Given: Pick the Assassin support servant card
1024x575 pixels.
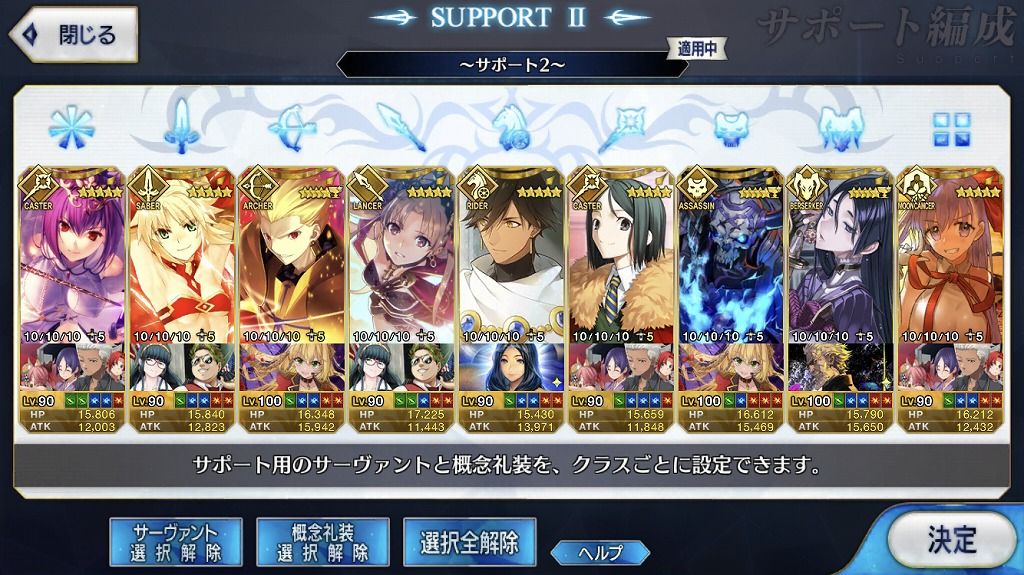Looking at the screenshot, I should click(x=732, y=290).
